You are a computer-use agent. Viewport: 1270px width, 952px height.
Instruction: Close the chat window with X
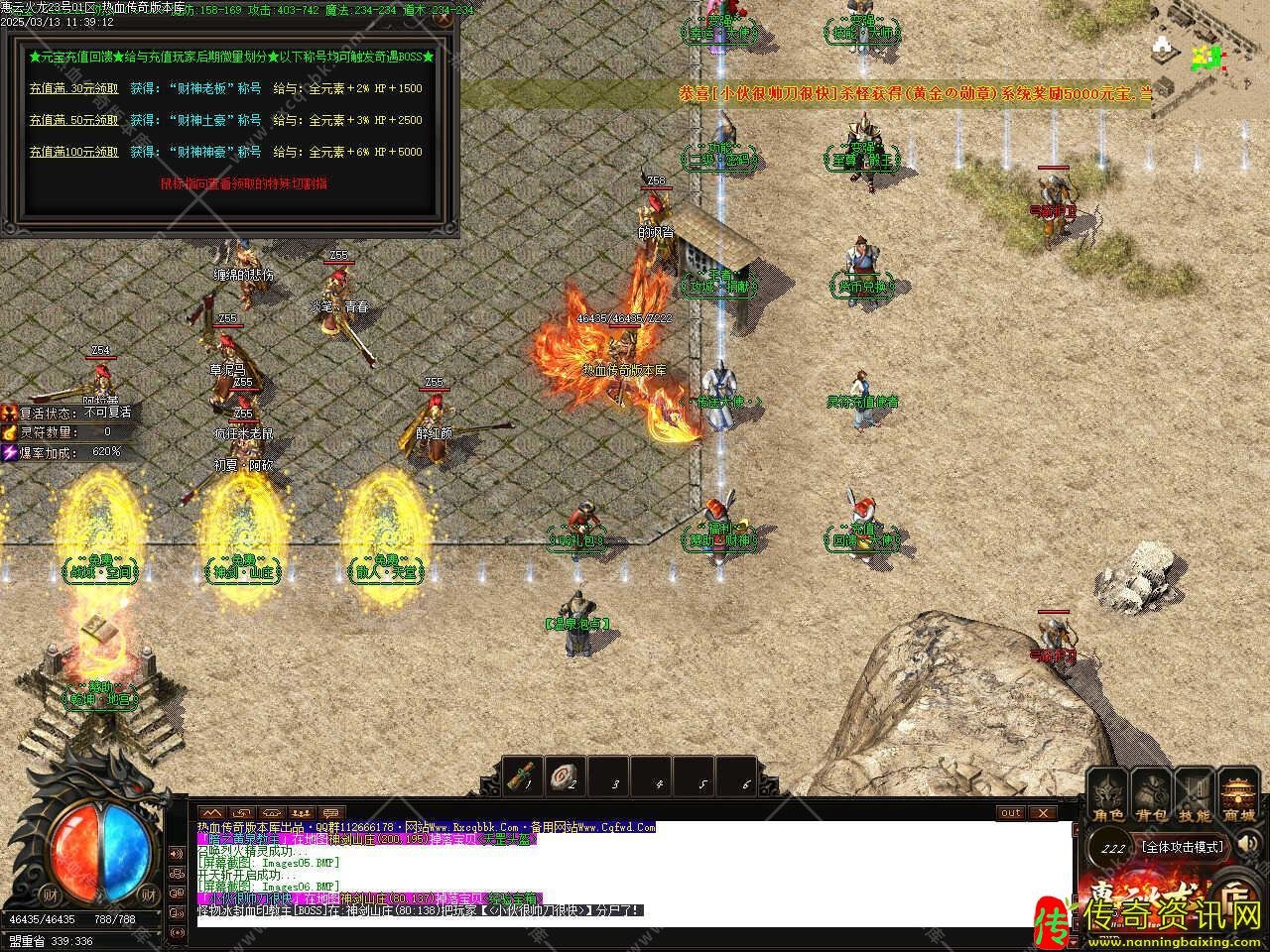1042,813
